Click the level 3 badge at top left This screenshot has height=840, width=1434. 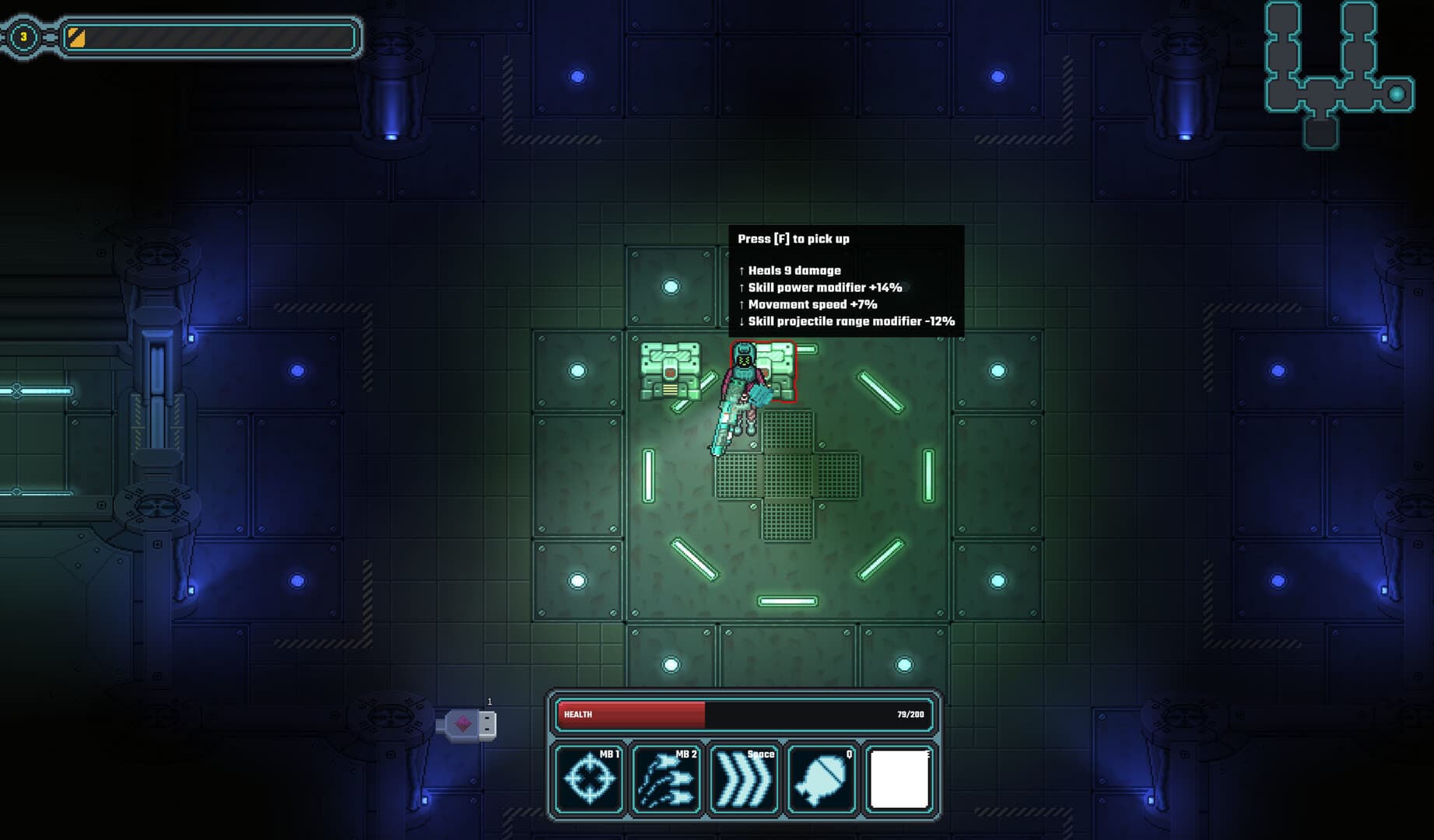click(x=23, y=34)
